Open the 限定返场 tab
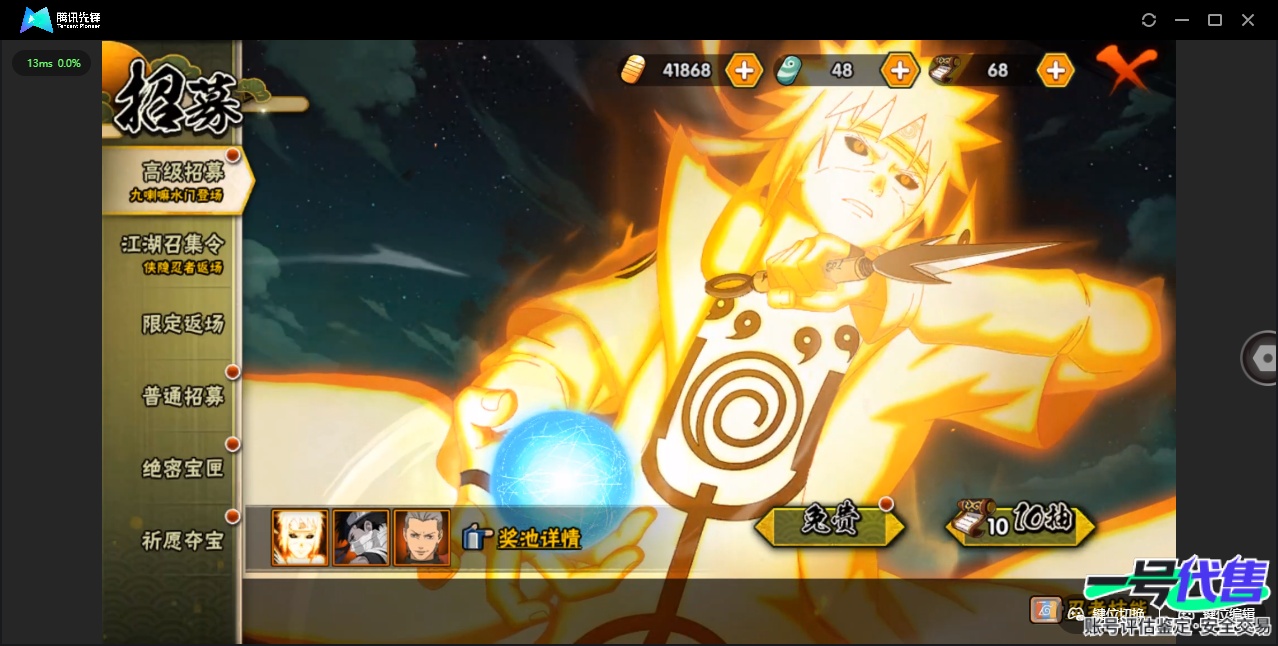This screenshot has width=1278, height=646. 182,324
